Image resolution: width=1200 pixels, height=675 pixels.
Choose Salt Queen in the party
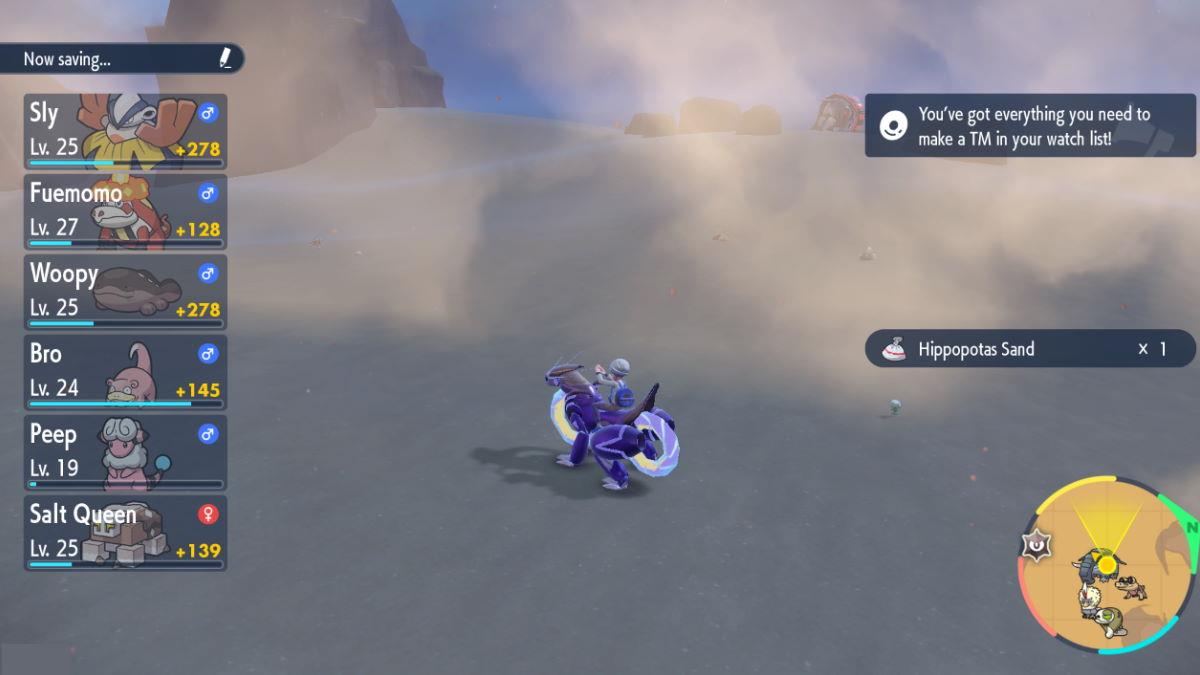point(125,533)
